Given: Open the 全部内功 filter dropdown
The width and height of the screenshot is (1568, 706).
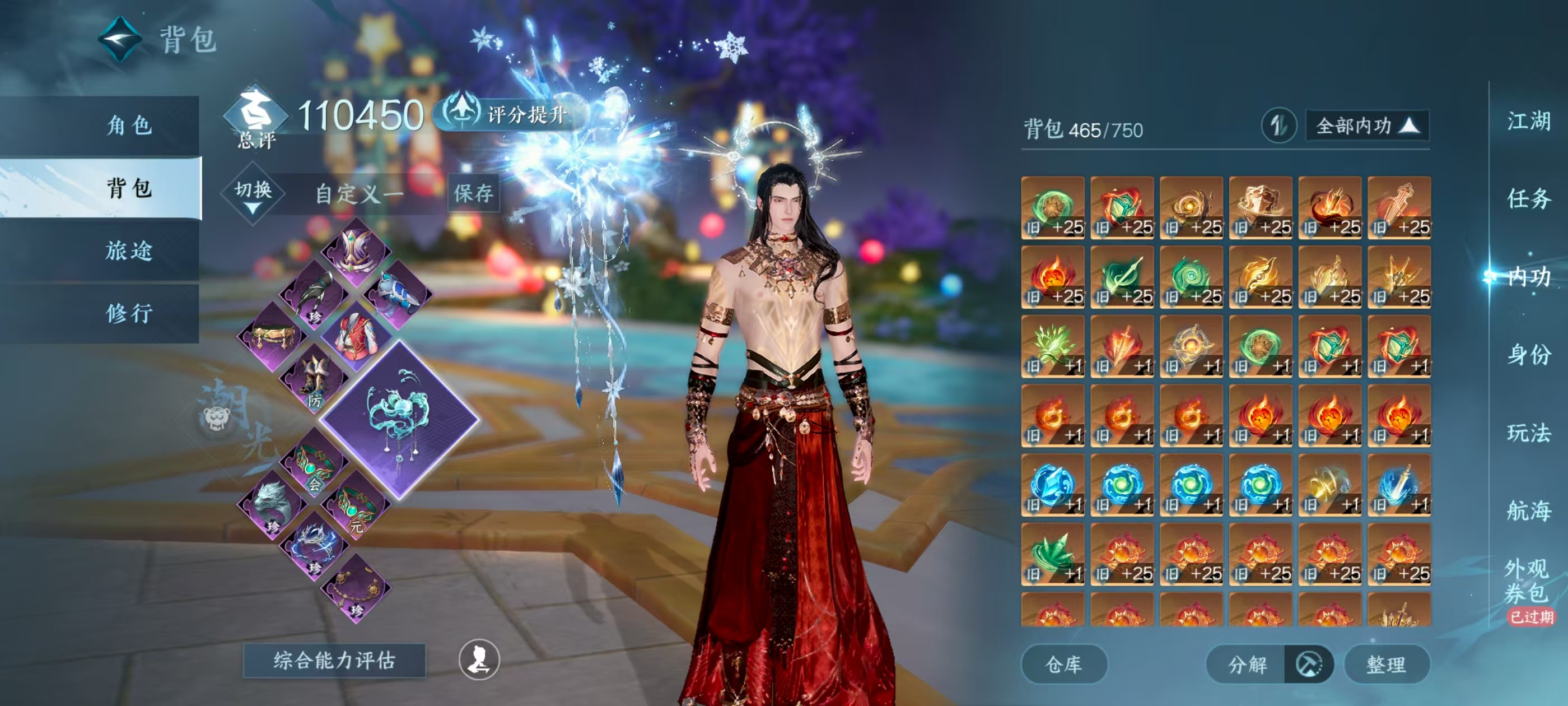Looking at the screenshot, I should (1366, 126).
